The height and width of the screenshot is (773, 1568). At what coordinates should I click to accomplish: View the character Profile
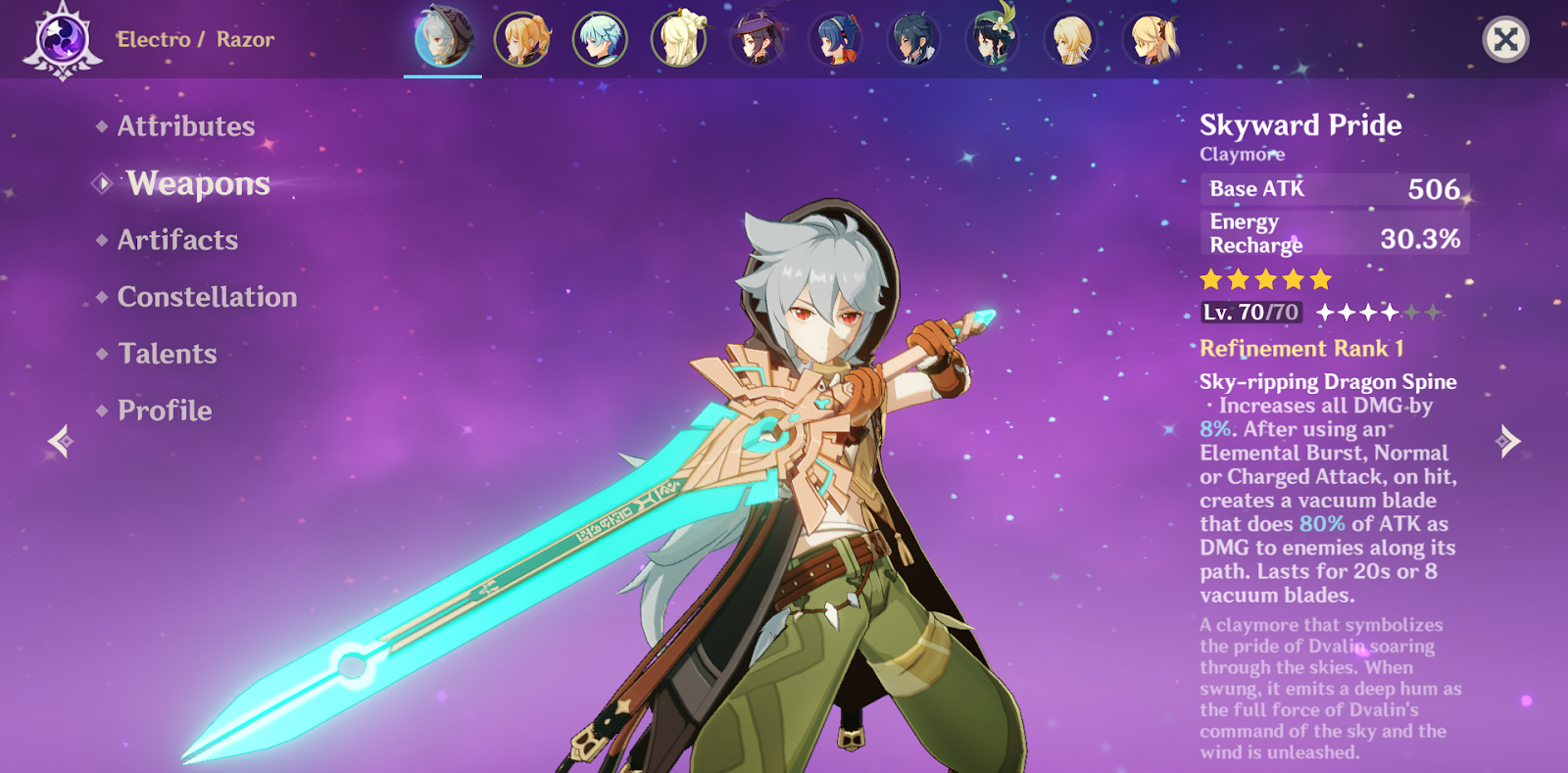(x=165, y=411)
